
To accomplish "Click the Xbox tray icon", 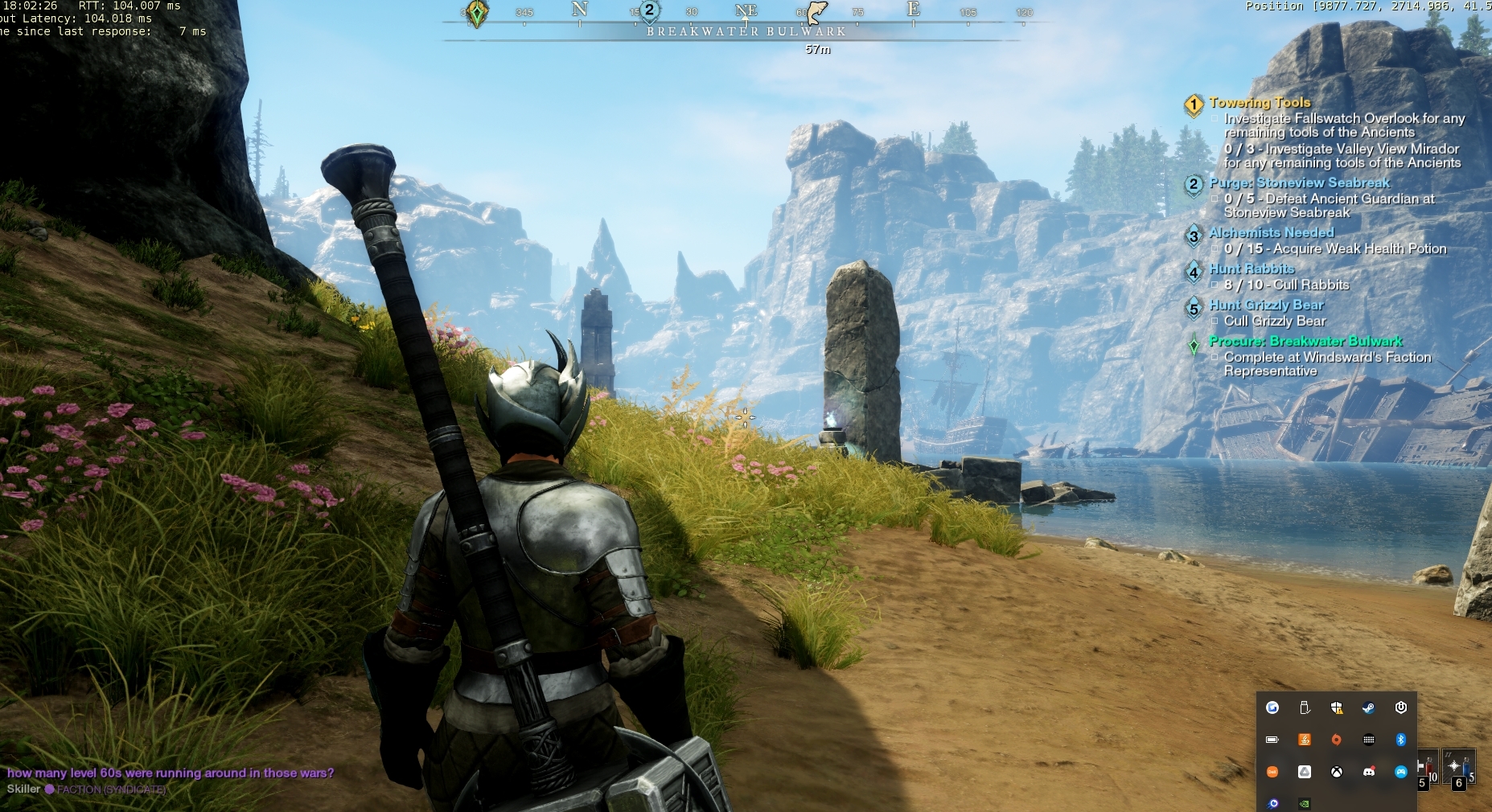I will [1336, 772].
